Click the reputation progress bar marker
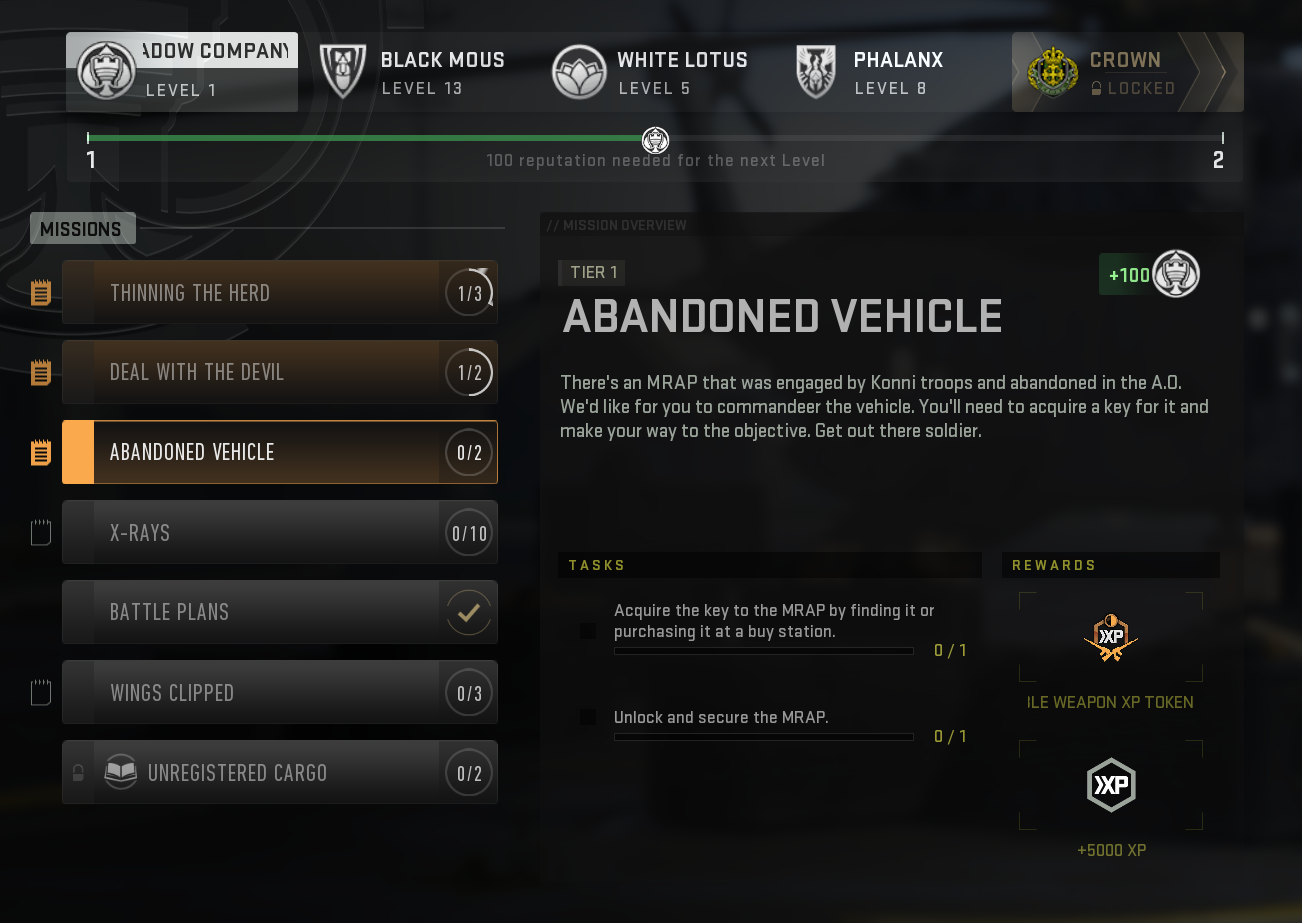Image resolution: width=1302 pixels, height=923 pixels. [656, 140]
